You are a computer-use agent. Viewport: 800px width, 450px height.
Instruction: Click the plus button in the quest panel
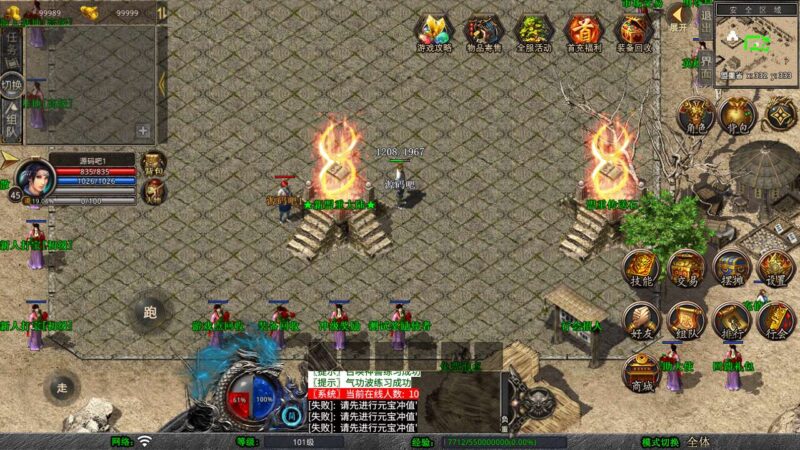143,130
